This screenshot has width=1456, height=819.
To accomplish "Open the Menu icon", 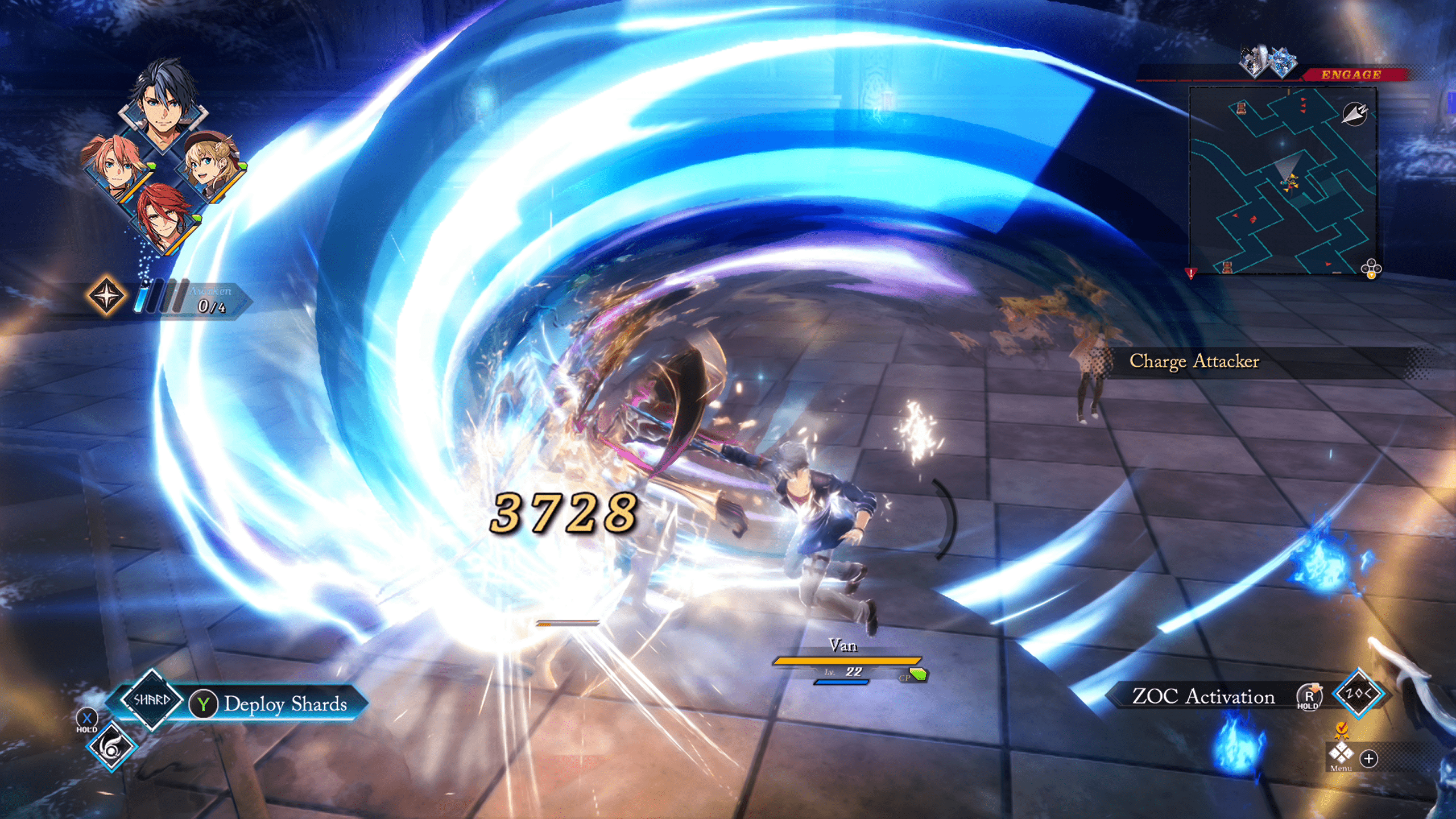I will point(1341,754).
